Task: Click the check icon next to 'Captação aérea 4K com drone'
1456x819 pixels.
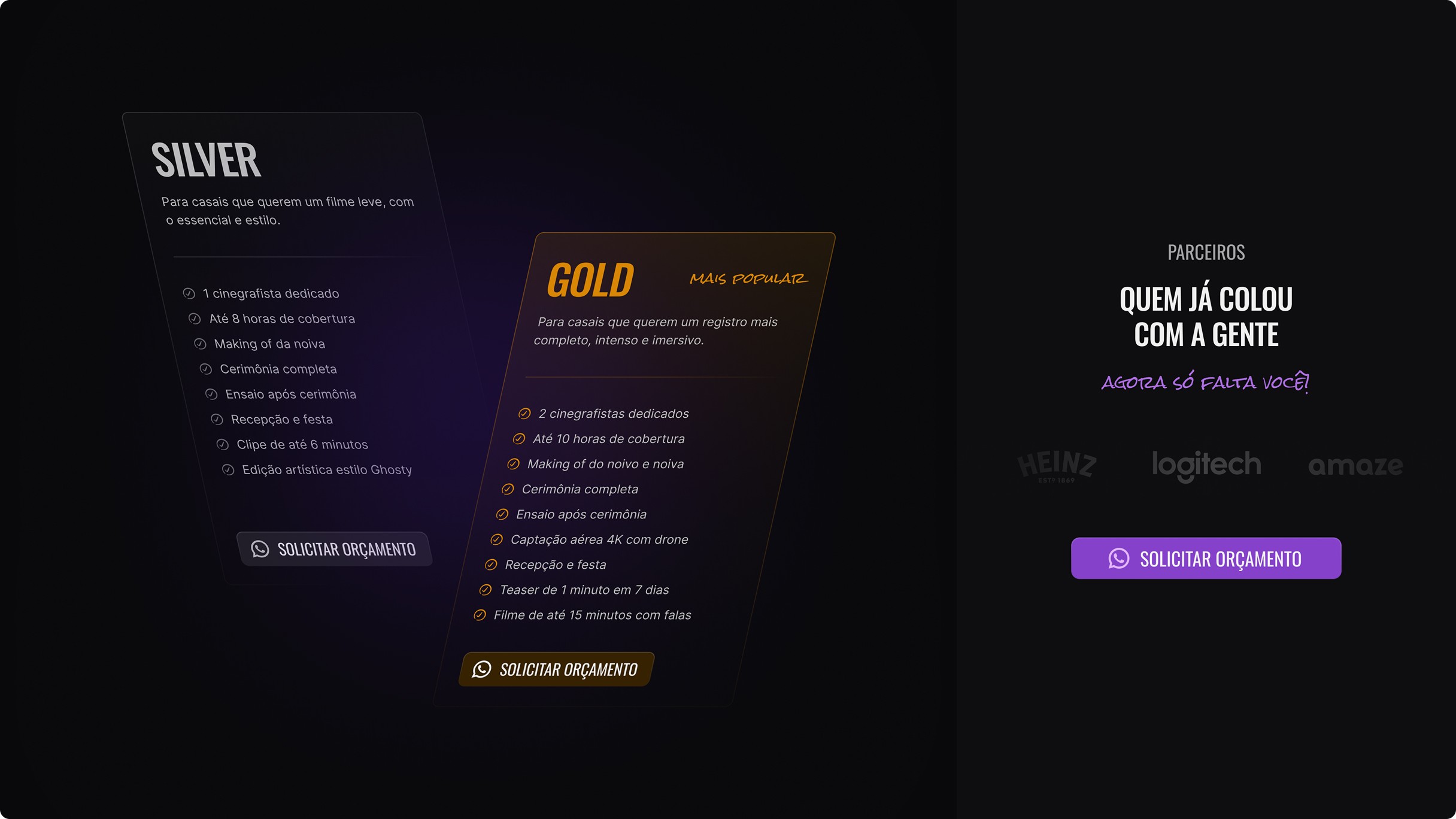Action: [x=496, y=539]
